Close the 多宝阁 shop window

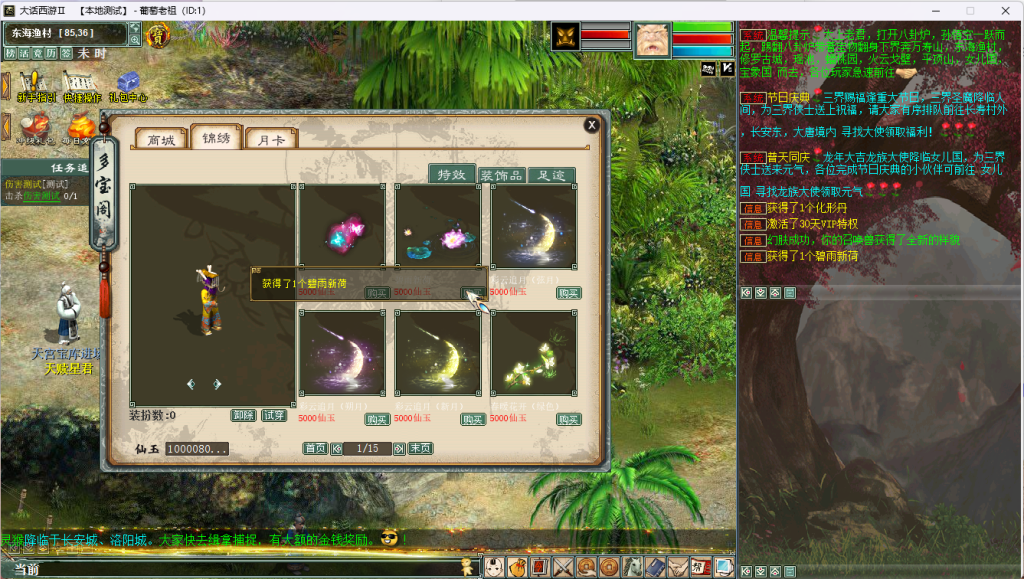click(592, 125)
